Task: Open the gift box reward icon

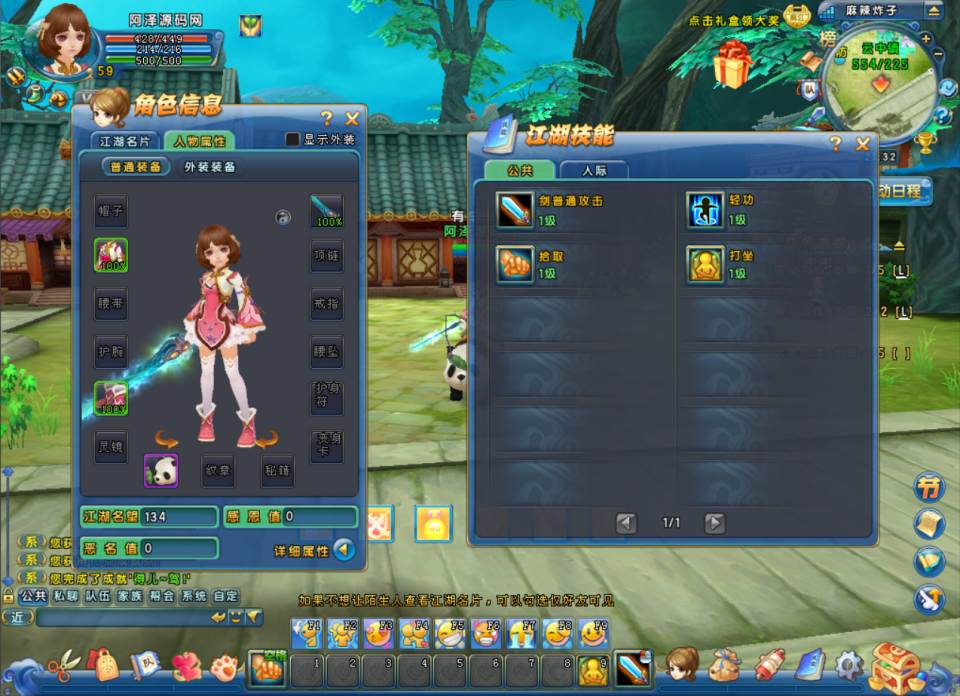Action: [x=733, y=66]
